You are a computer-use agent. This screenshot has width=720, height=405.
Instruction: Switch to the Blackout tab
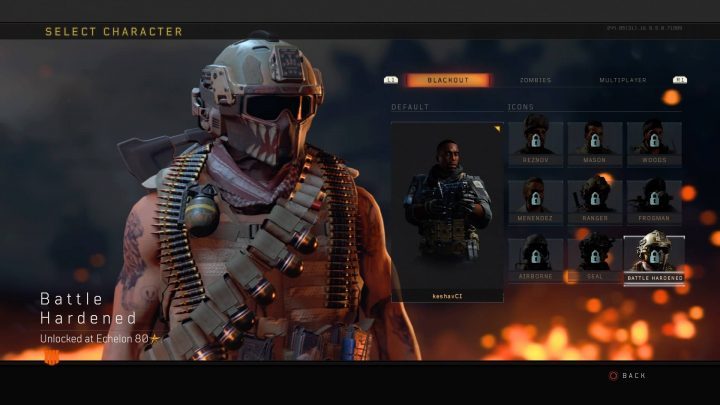click(447, 80)
